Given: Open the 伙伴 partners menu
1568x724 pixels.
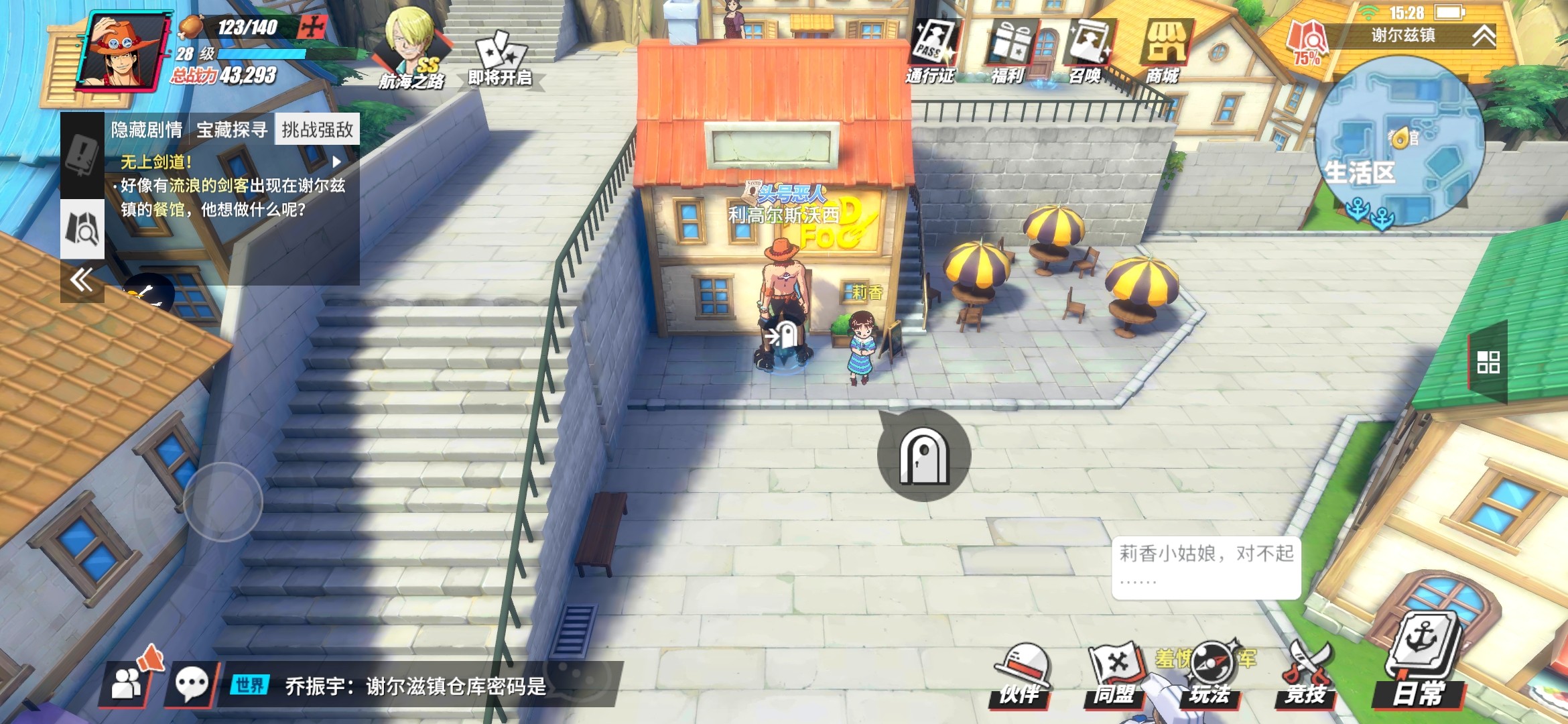Looking at the screenshot, I should tap(1021, 674).
